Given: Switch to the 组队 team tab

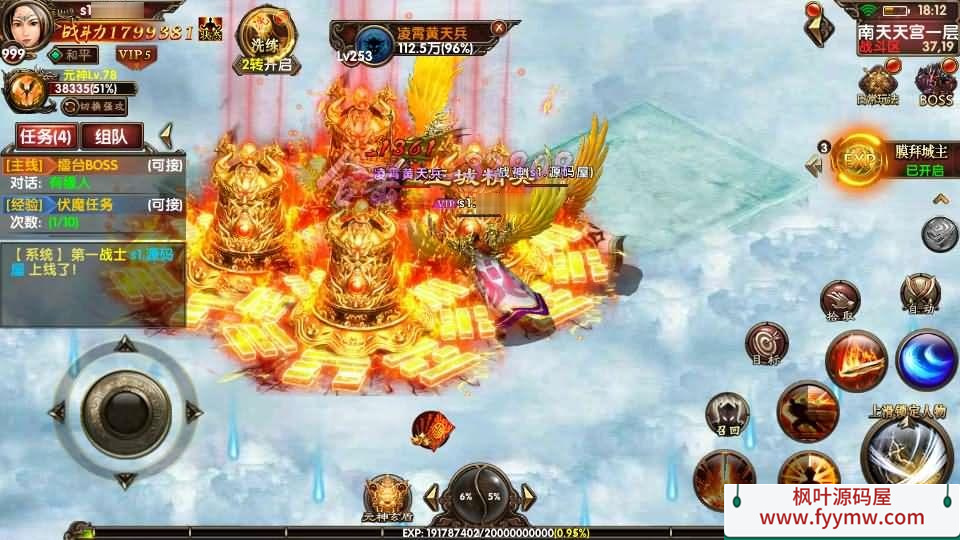Looking at the screenshot, I should 112,137.
